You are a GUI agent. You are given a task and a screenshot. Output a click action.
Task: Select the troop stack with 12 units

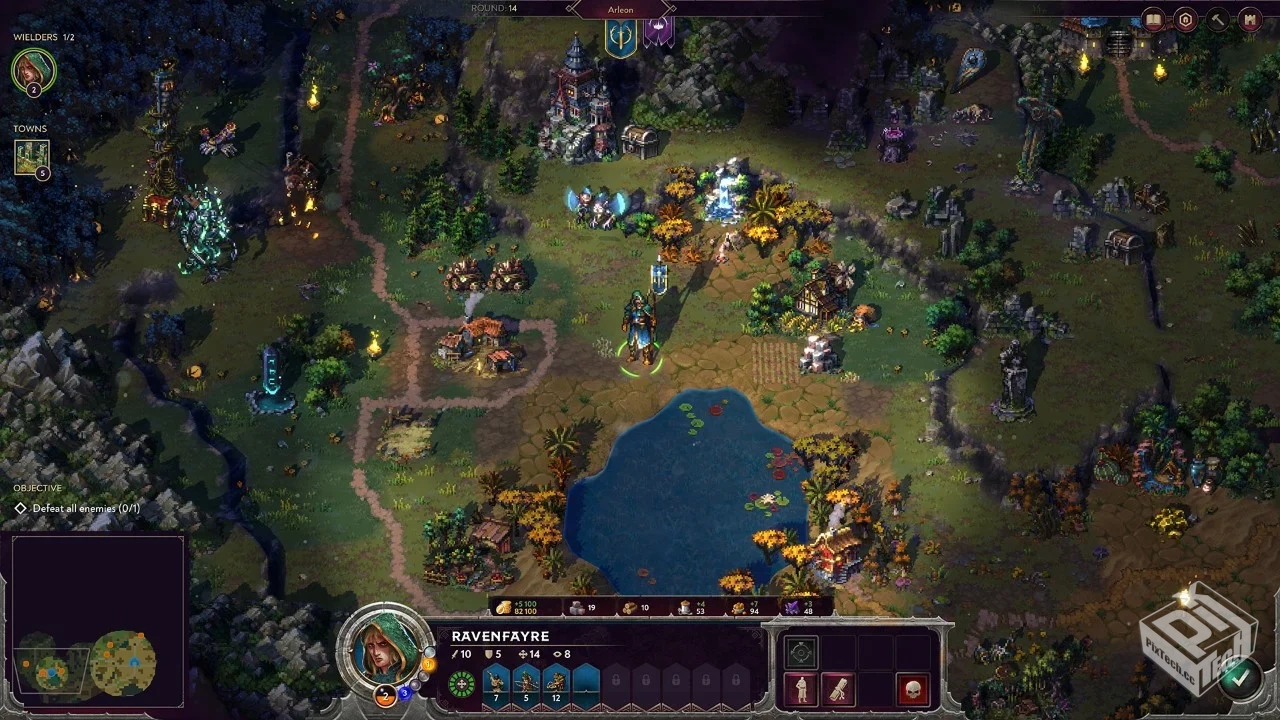click(556, 683)
